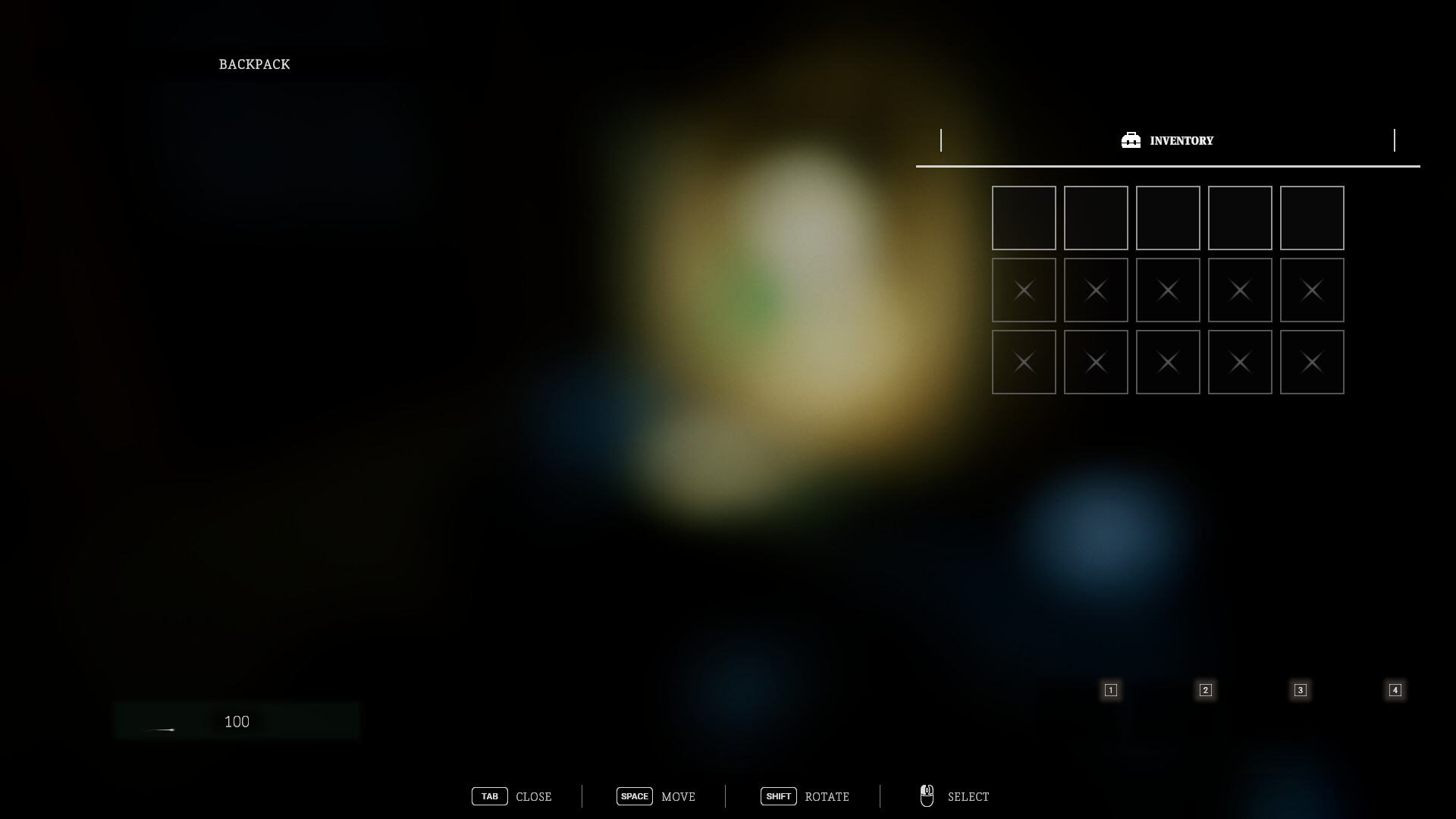Click the first empty inventory slot
Viewport: 1456px width, 819px height.
[1024, 218]
